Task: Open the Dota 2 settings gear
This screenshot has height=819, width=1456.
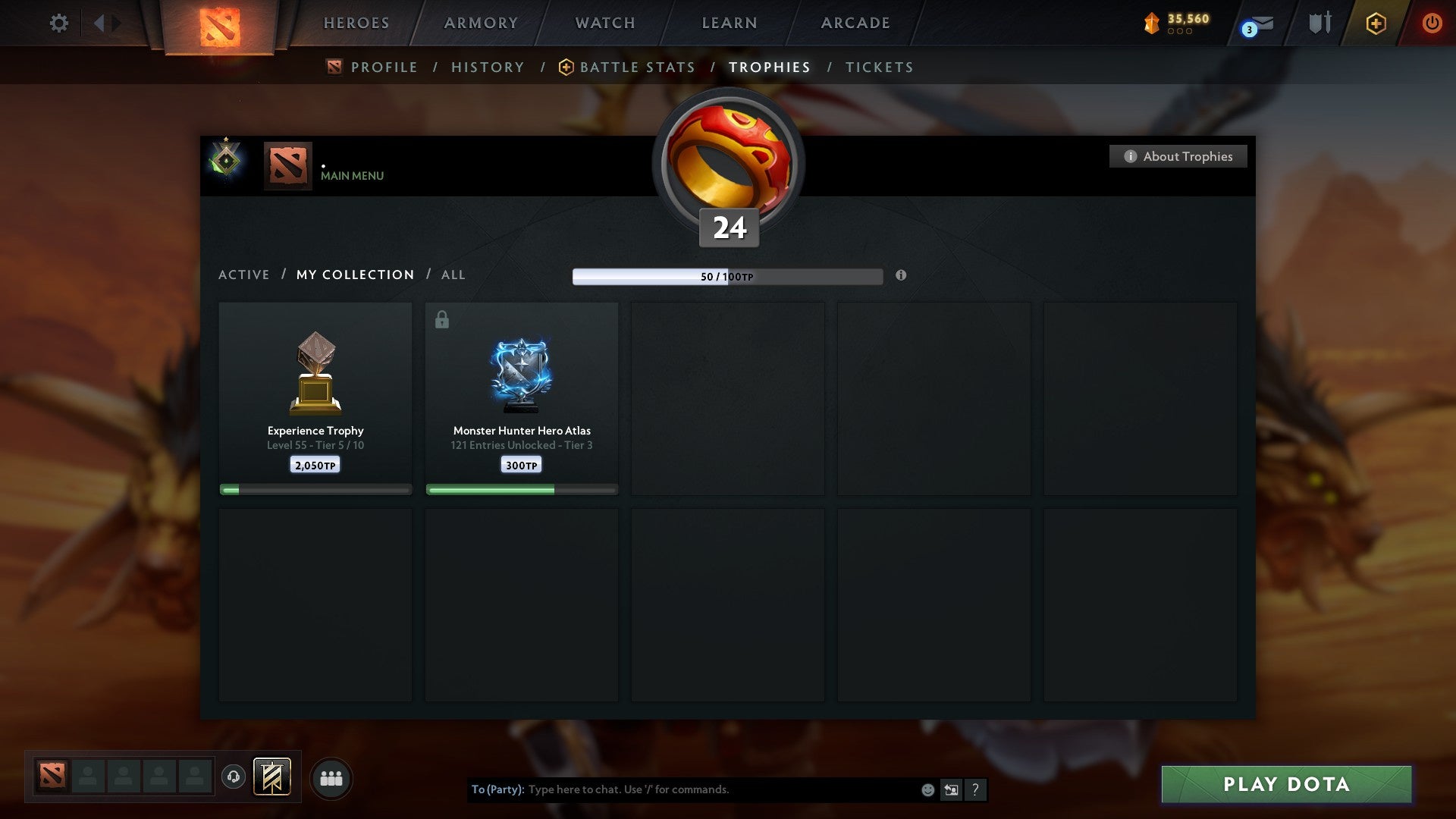Action: click(x=59, y=23)
